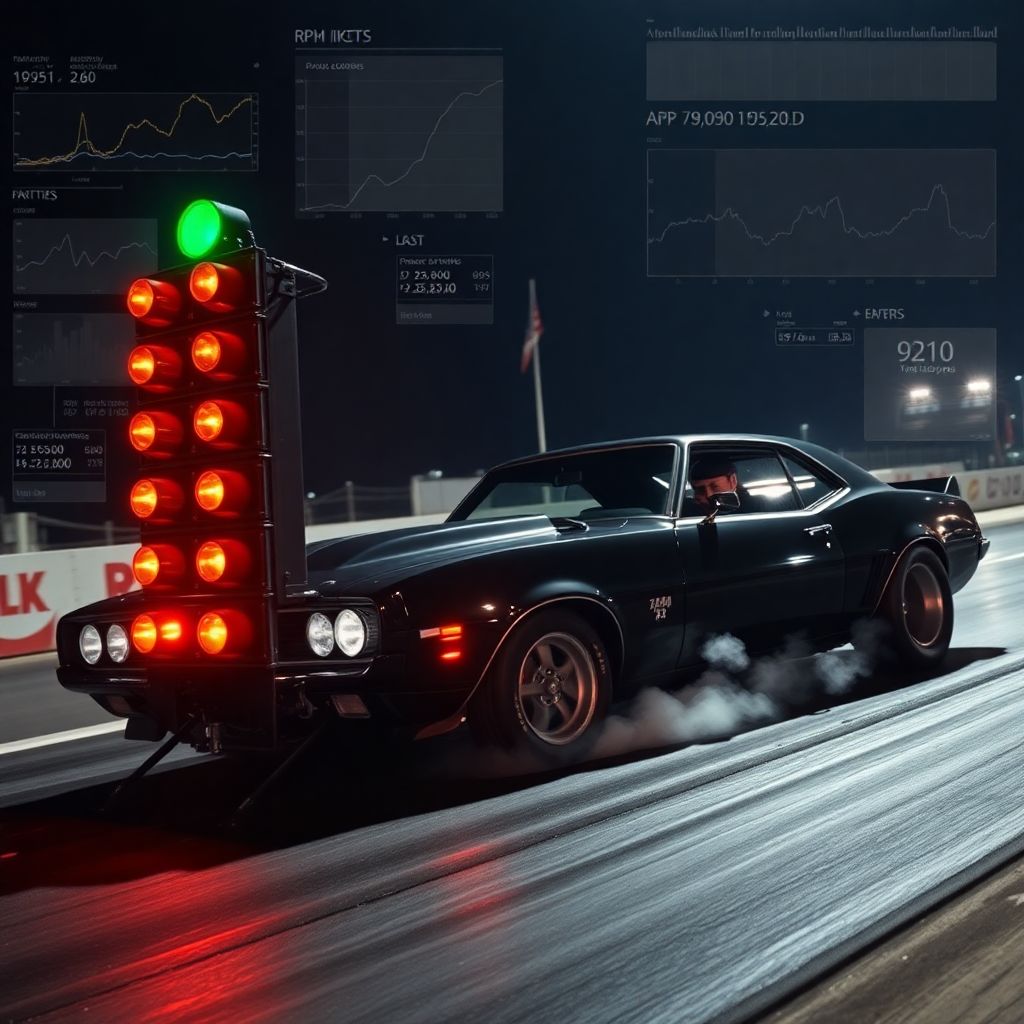Expand the ENTERS section arrow

point(856,314)
